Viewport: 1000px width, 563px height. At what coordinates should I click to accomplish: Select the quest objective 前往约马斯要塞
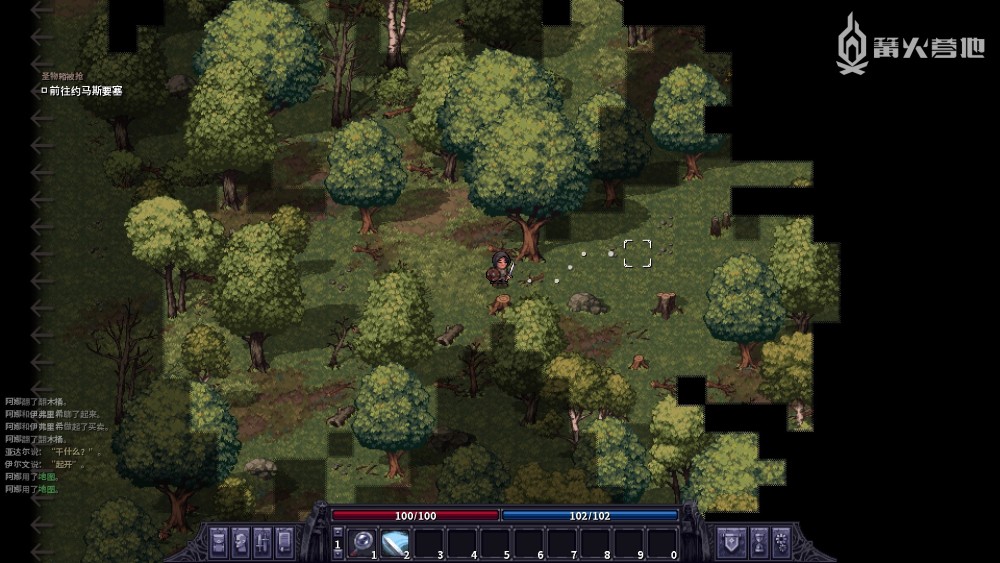85,91
